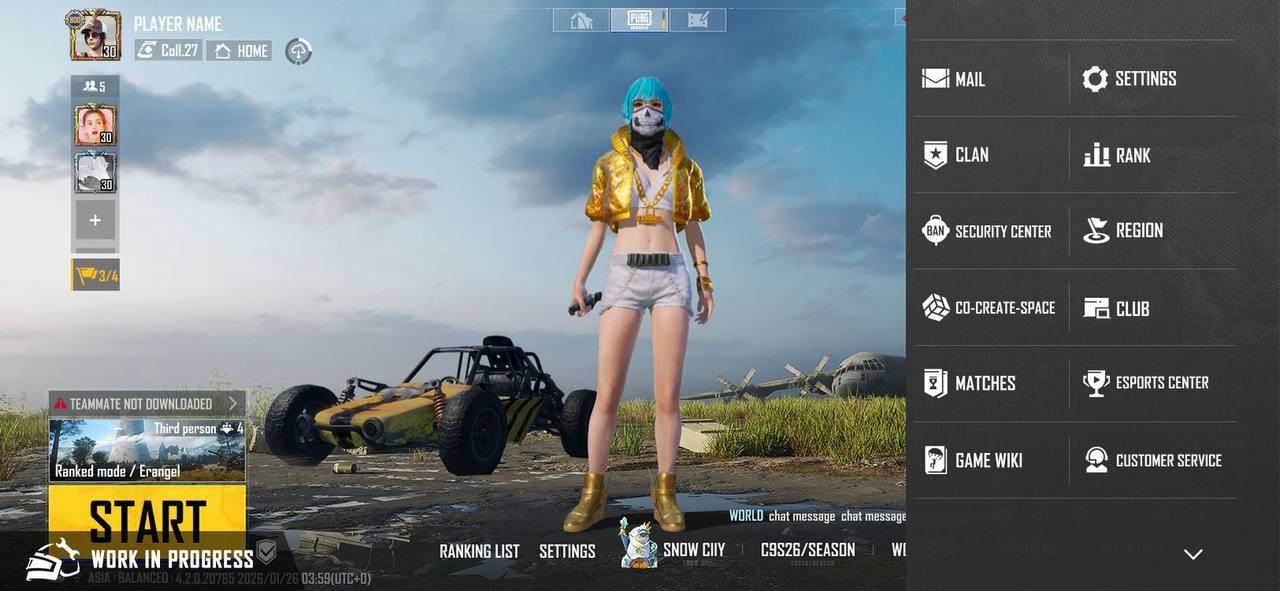
Task: Select the Ranked mode Erangel map thumbnail
Action: (x=147, y=450)
